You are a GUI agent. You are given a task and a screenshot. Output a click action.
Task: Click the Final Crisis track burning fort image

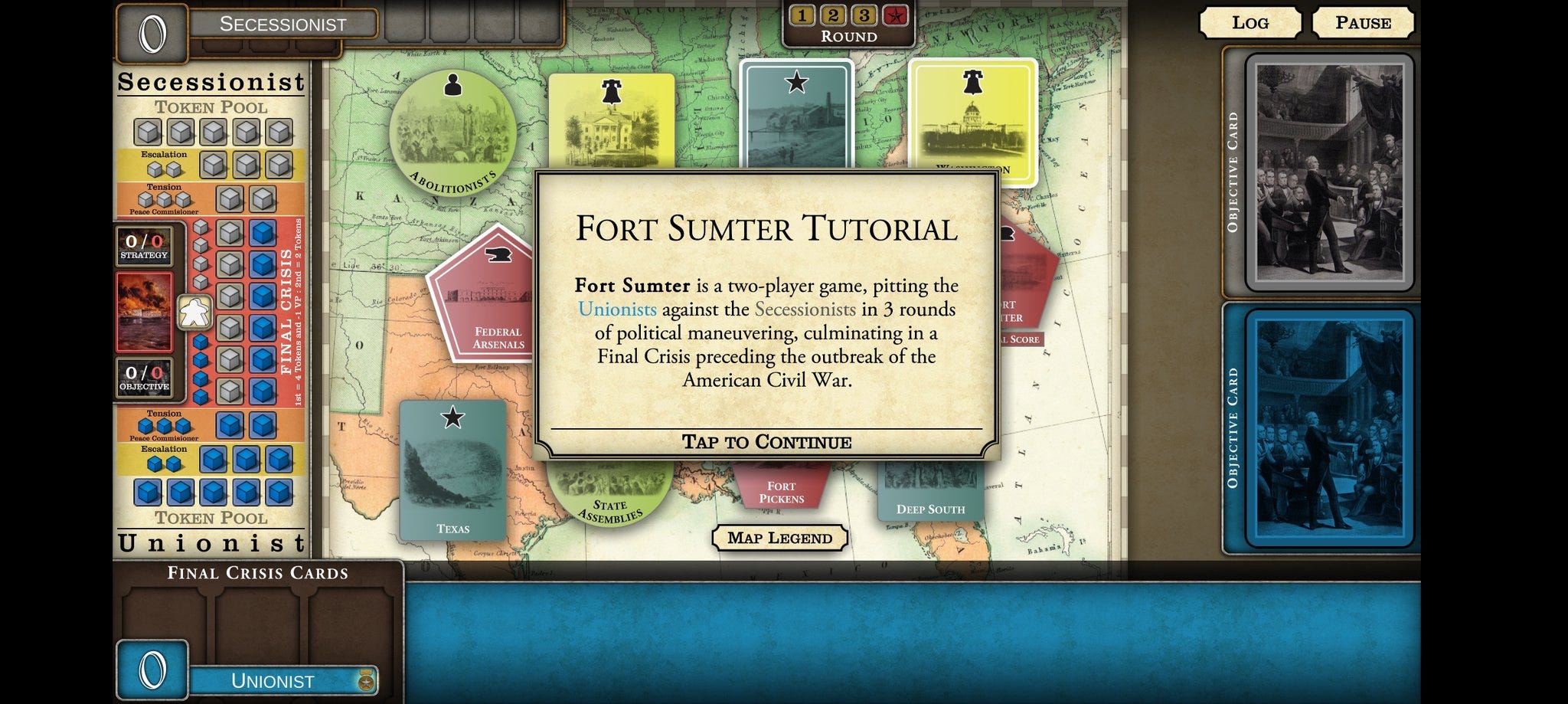144,312
